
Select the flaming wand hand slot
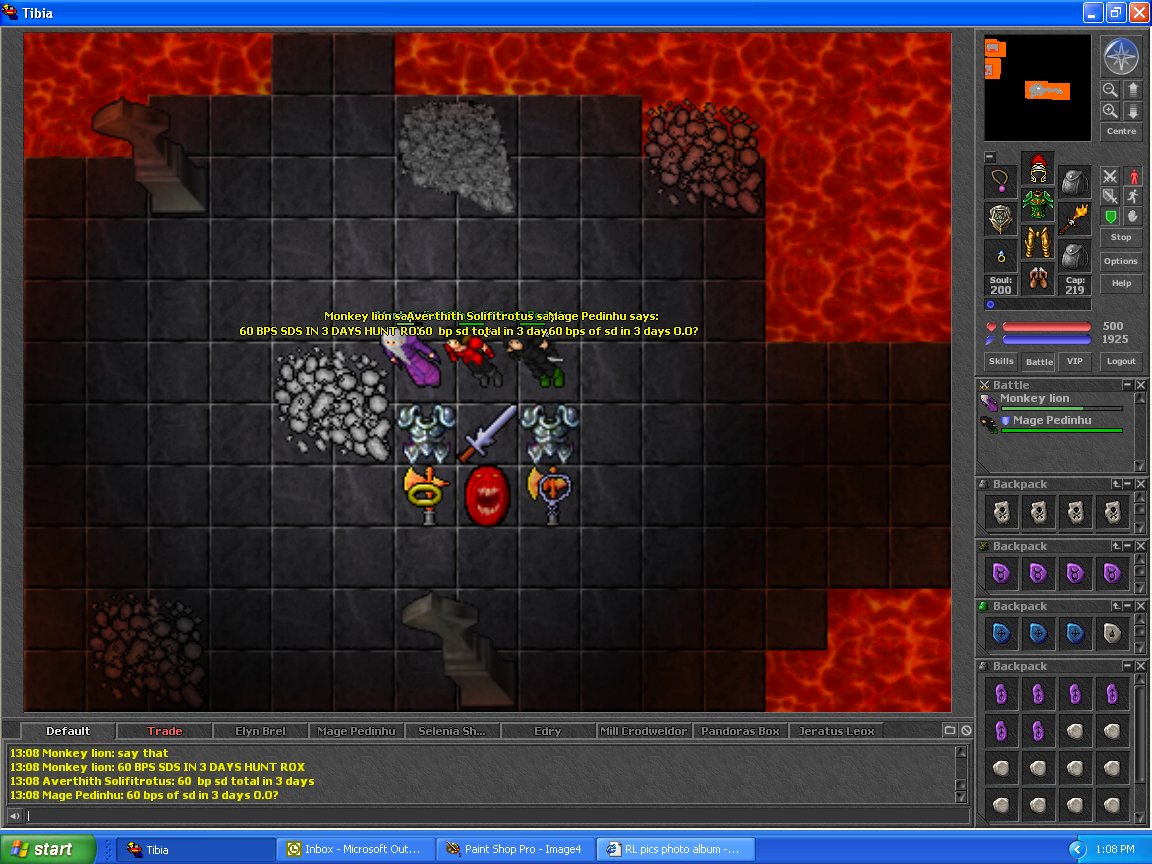coord(1075,217)
